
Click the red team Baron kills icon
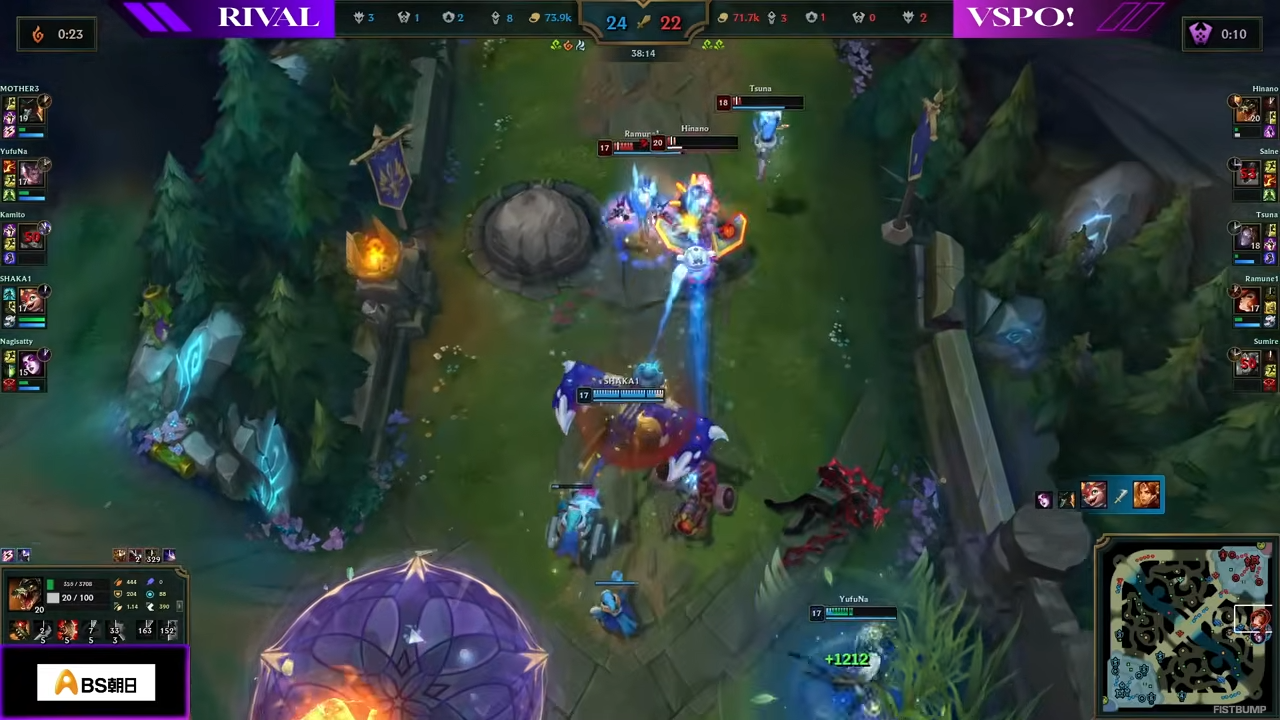858,17
